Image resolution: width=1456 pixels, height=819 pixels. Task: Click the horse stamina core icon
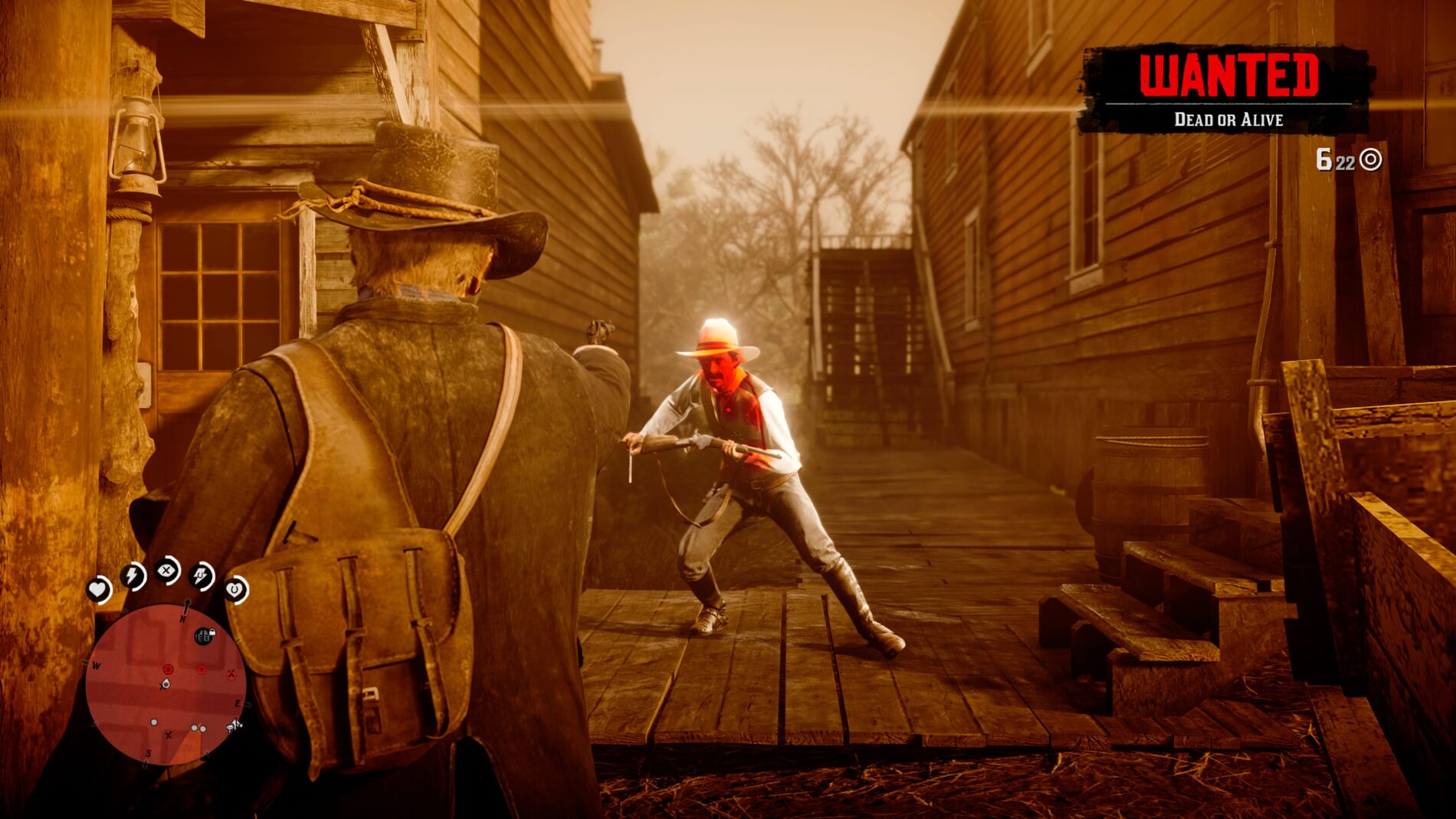click(x=200, y=575)
